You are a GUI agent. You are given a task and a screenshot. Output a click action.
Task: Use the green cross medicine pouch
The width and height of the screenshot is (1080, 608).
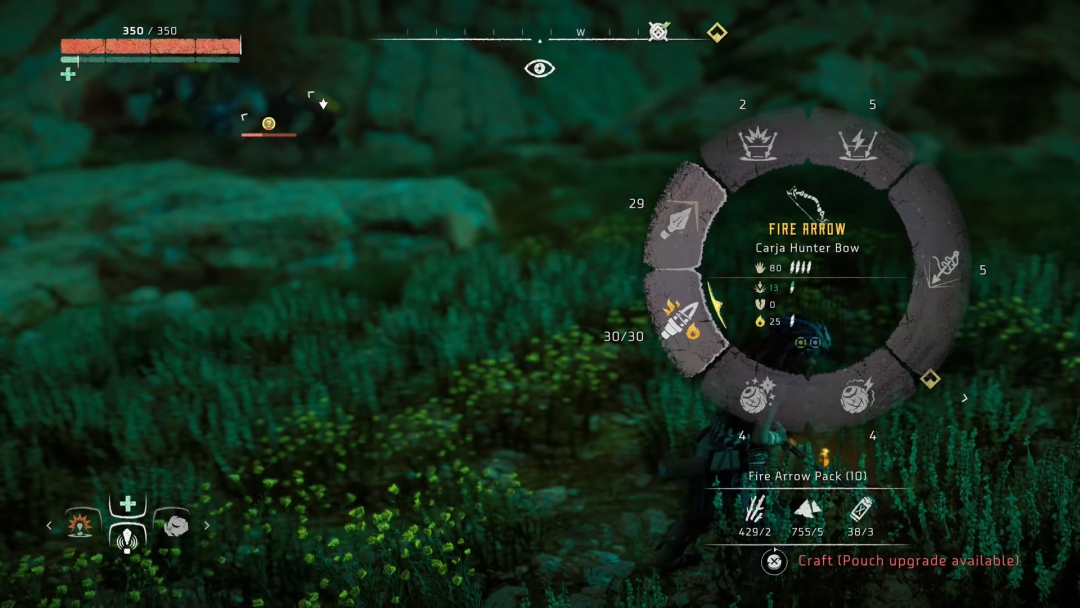click(128, 503)
